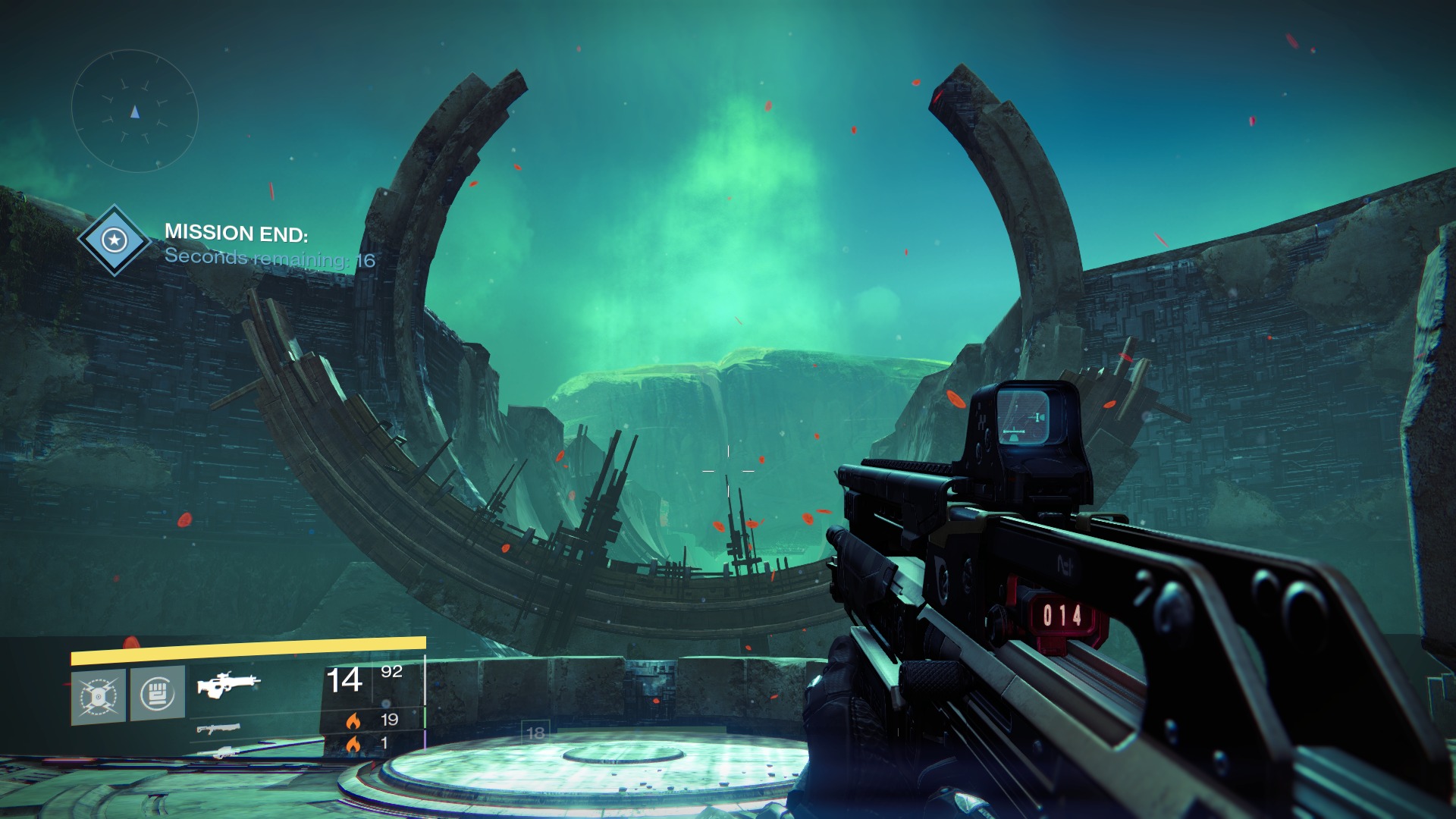Screen dimensions: 1456x819
Task: Select the Mission End diamond star icon
Action: click(115, 240)
